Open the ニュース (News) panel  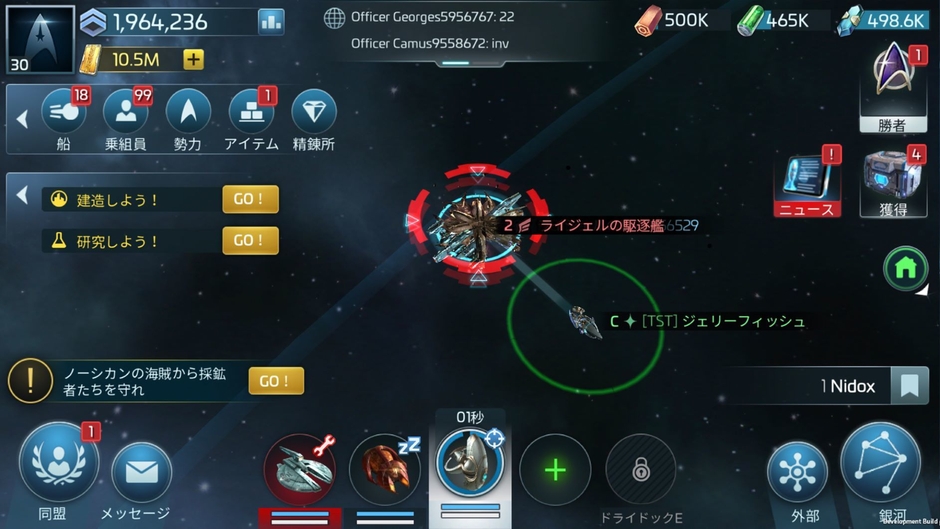point(806,180)
